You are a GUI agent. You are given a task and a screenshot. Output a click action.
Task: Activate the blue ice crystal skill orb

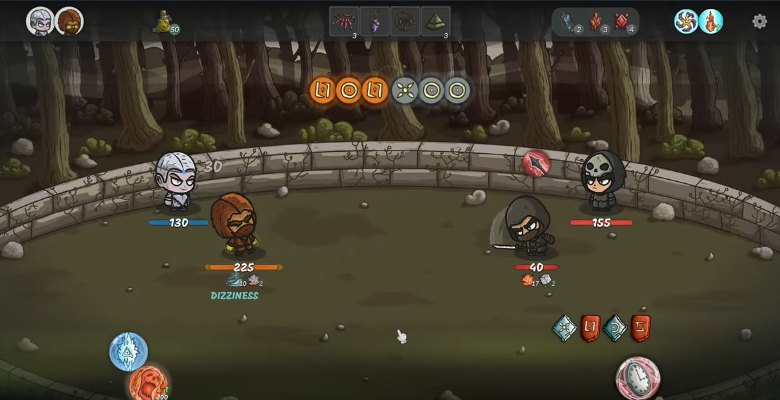click(128, 352)
